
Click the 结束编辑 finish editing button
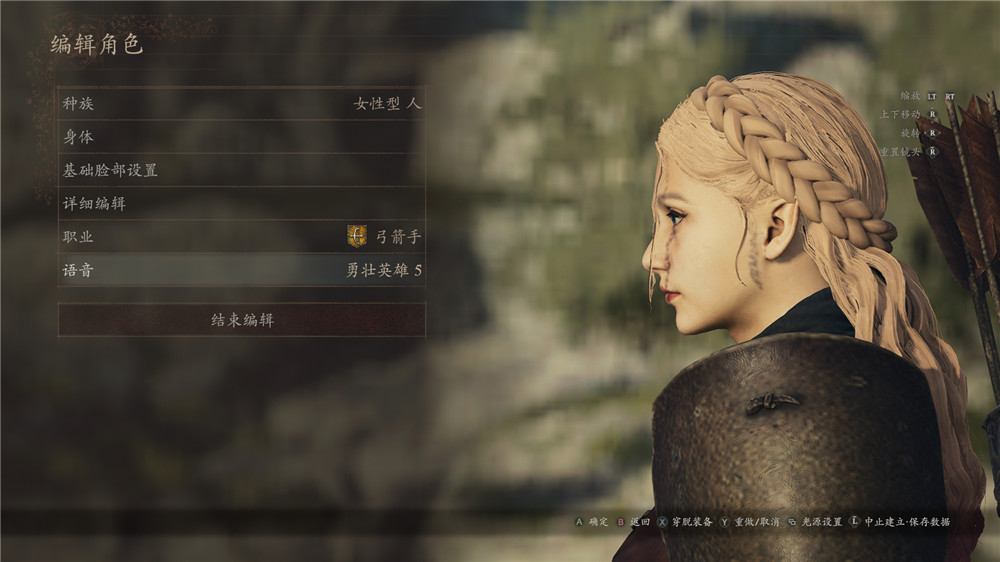click(x=241, y=320)
